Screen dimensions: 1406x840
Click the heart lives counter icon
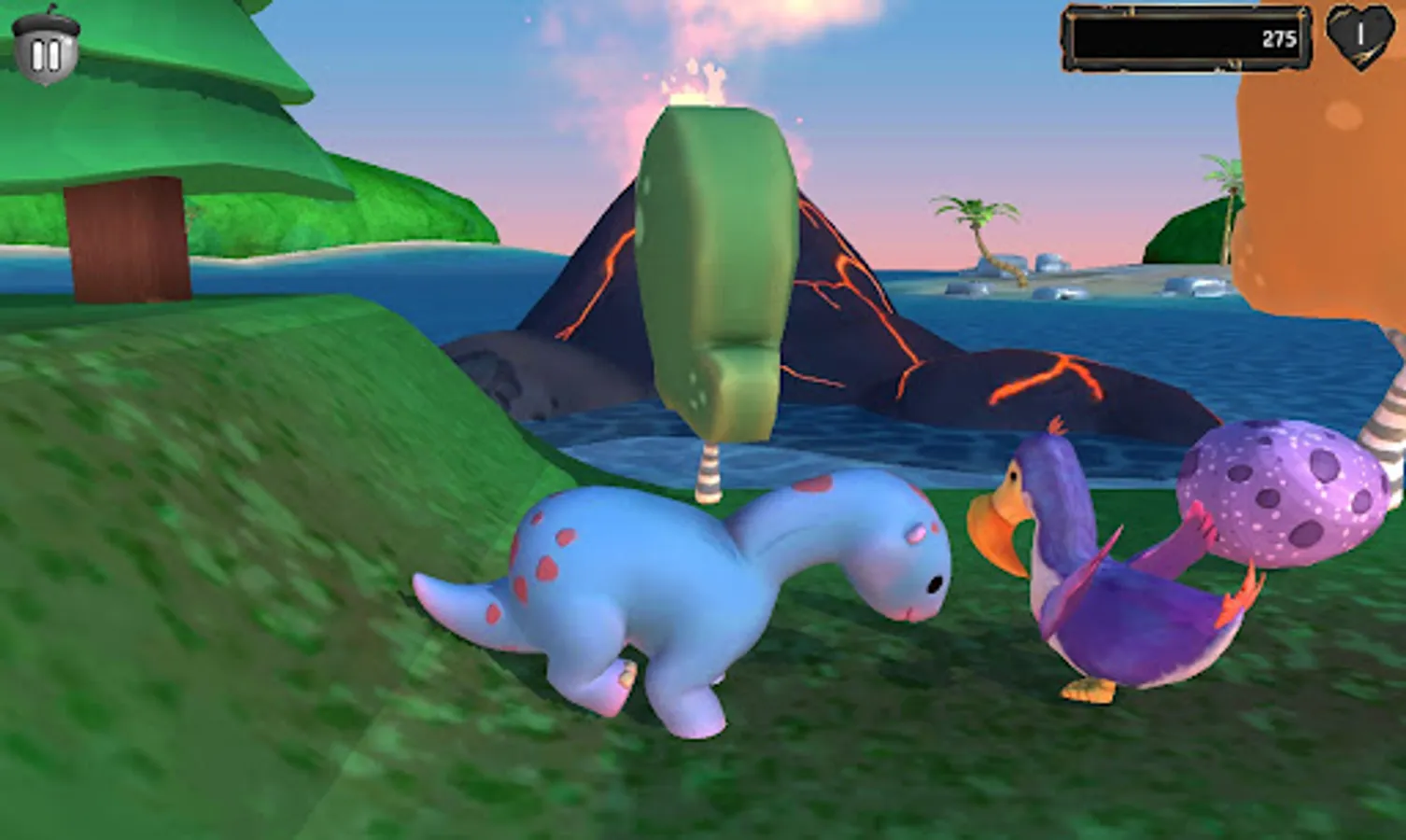pos(1358,39)
